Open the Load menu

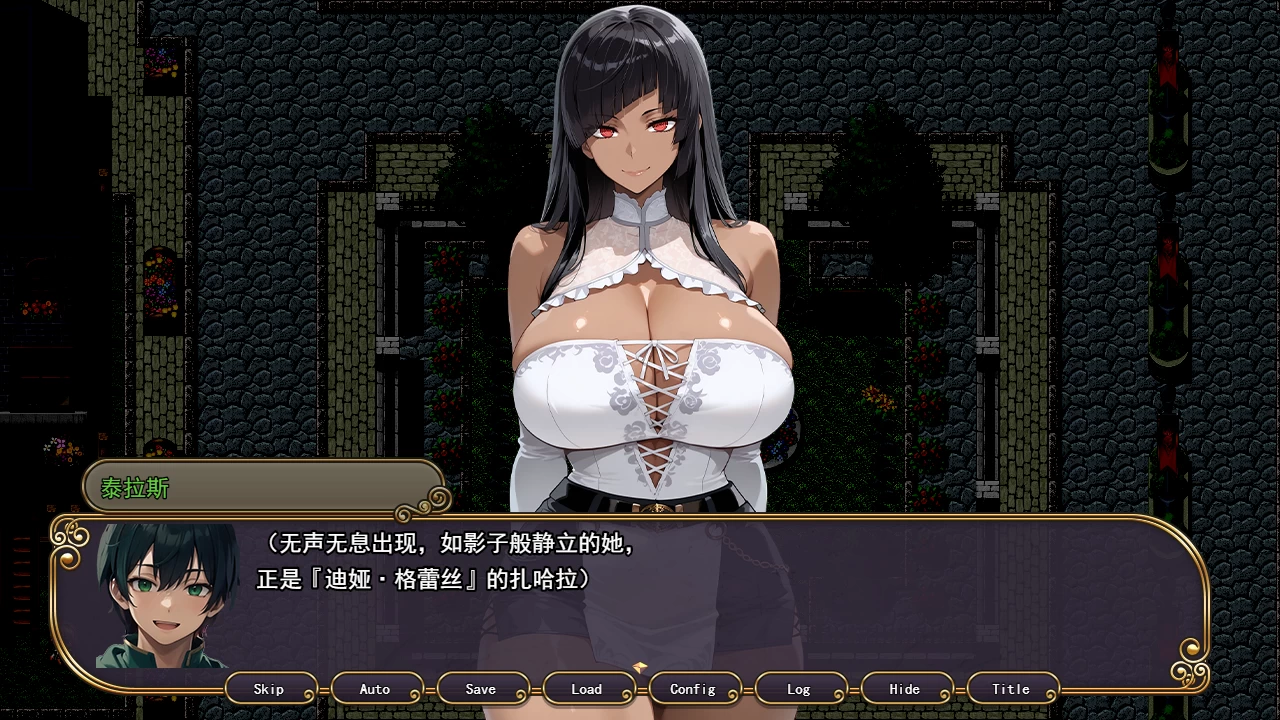587,689
